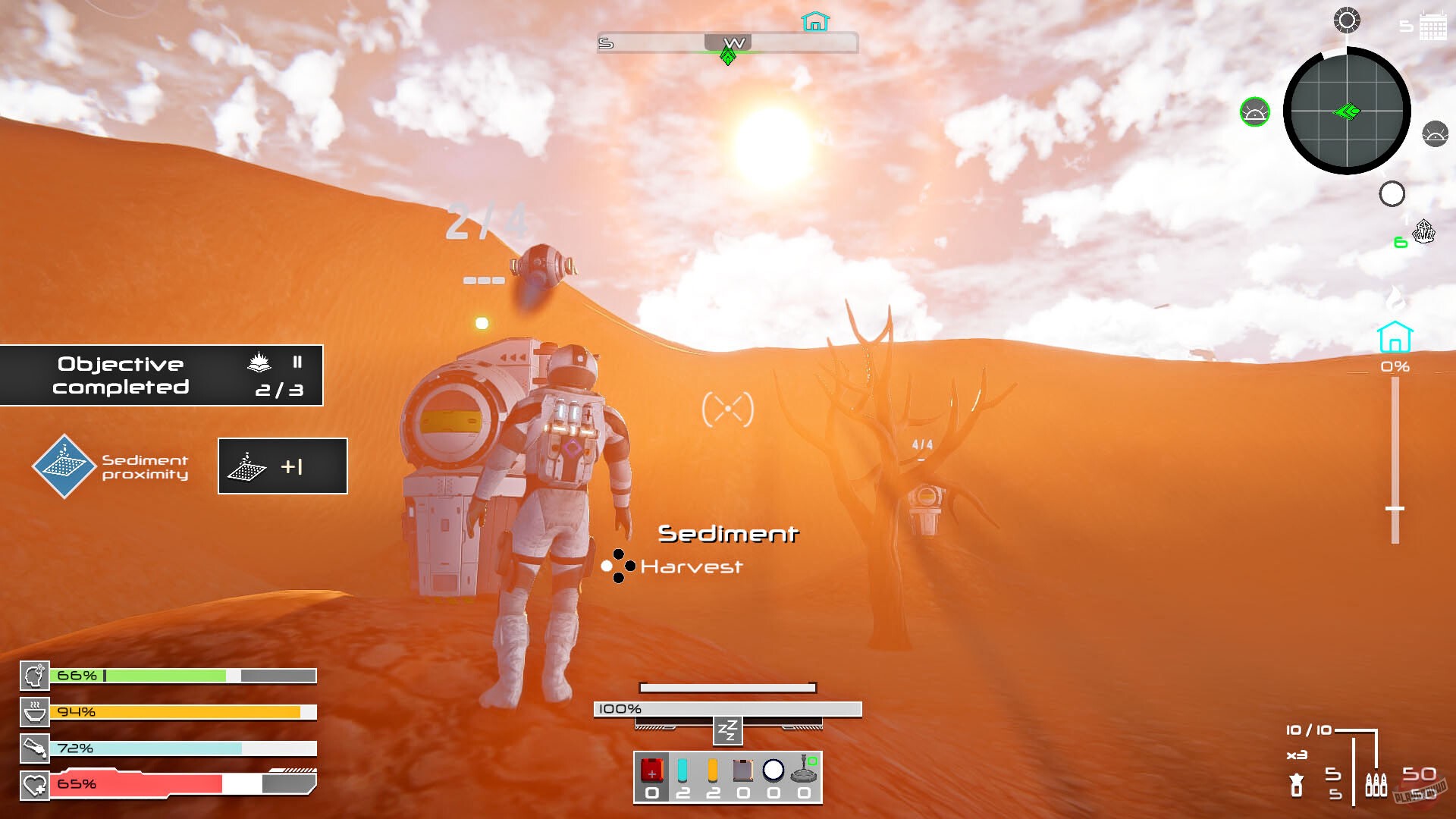1456x819 pixels.
Task: Click the Harvest action prompt
Action: (x=692, y=566)
